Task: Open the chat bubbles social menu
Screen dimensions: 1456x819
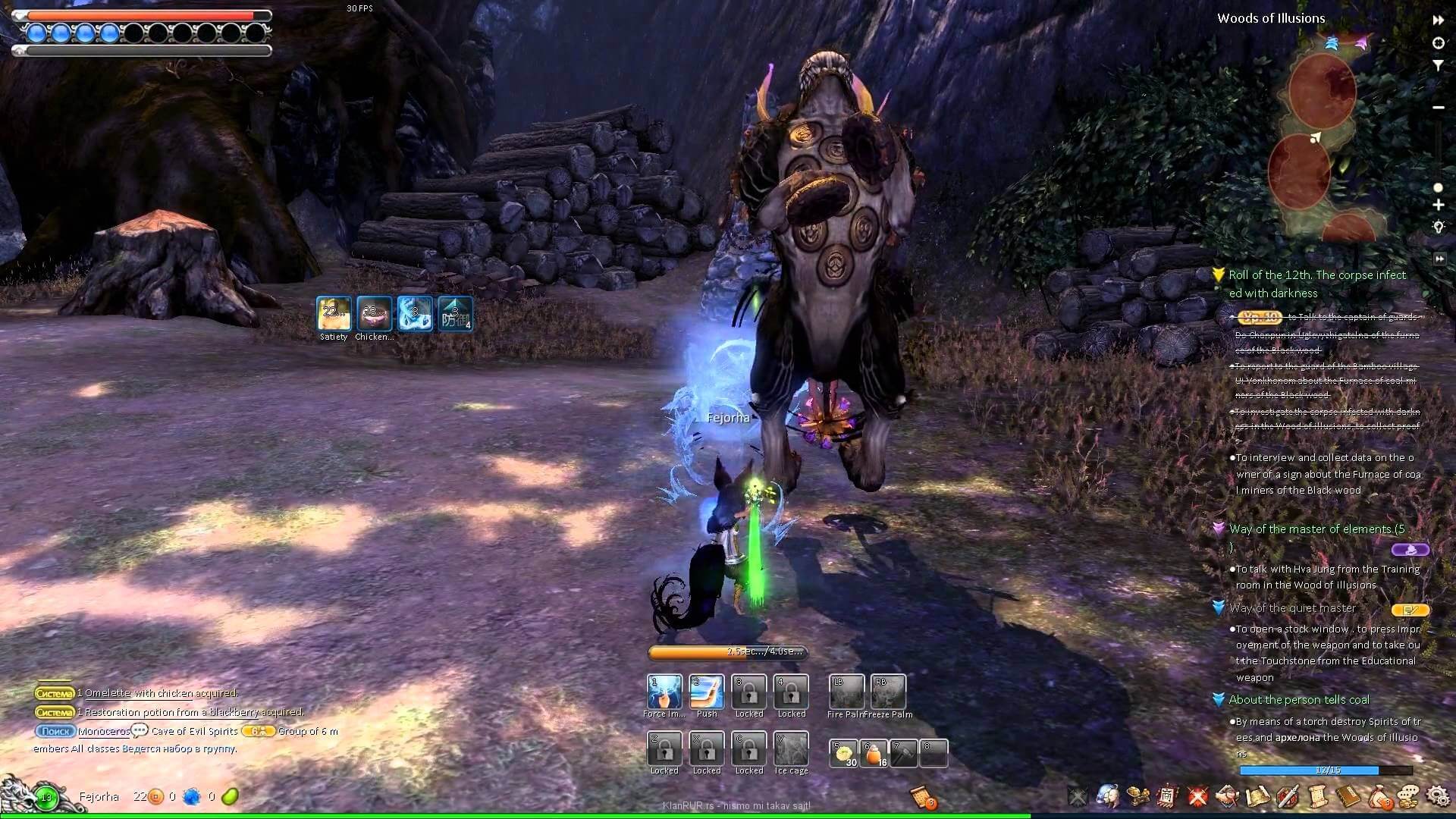Action: [1408, 795]
